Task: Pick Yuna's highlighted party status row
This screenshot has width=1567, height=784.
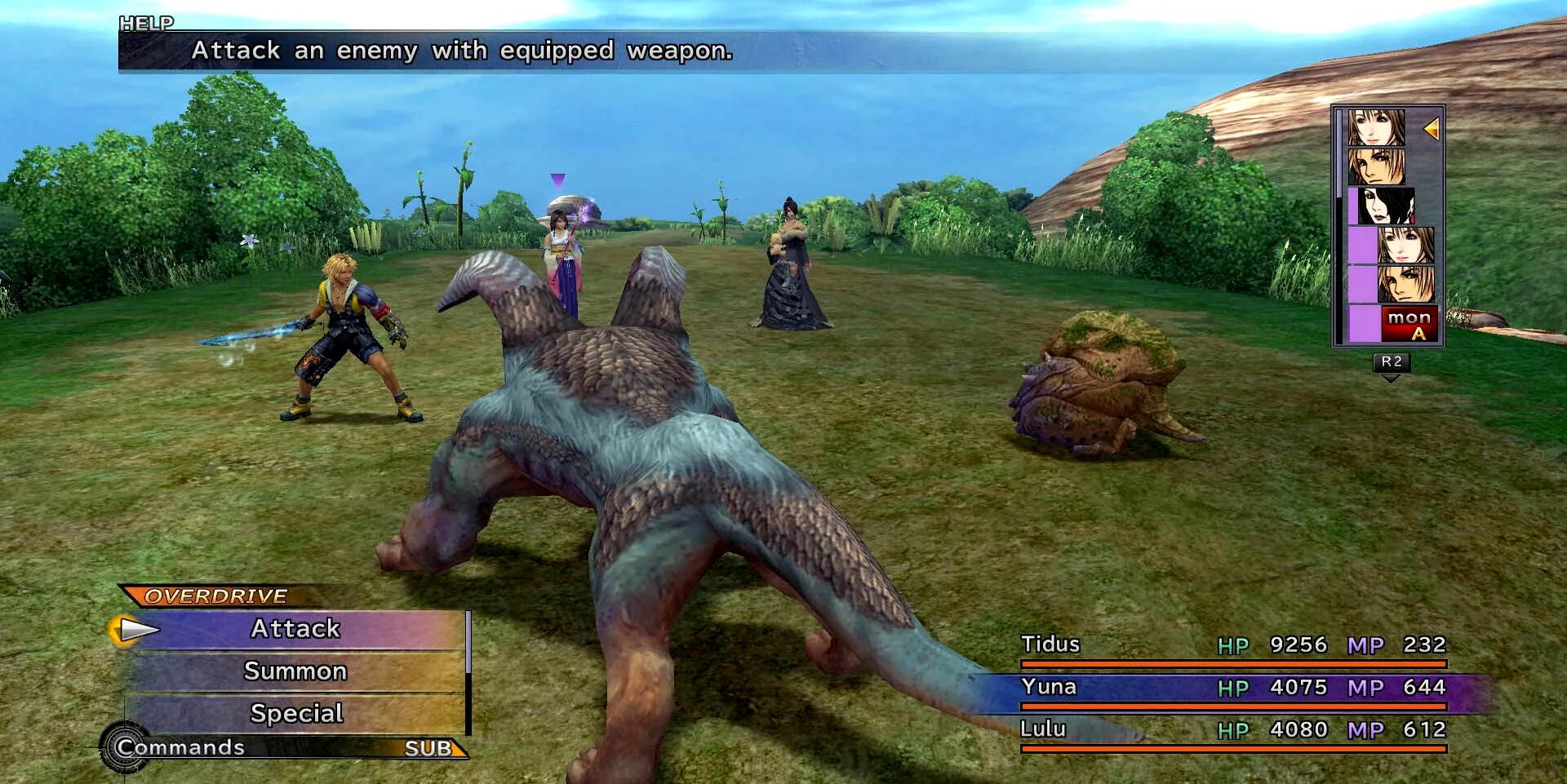Action: click(1232, 688)
